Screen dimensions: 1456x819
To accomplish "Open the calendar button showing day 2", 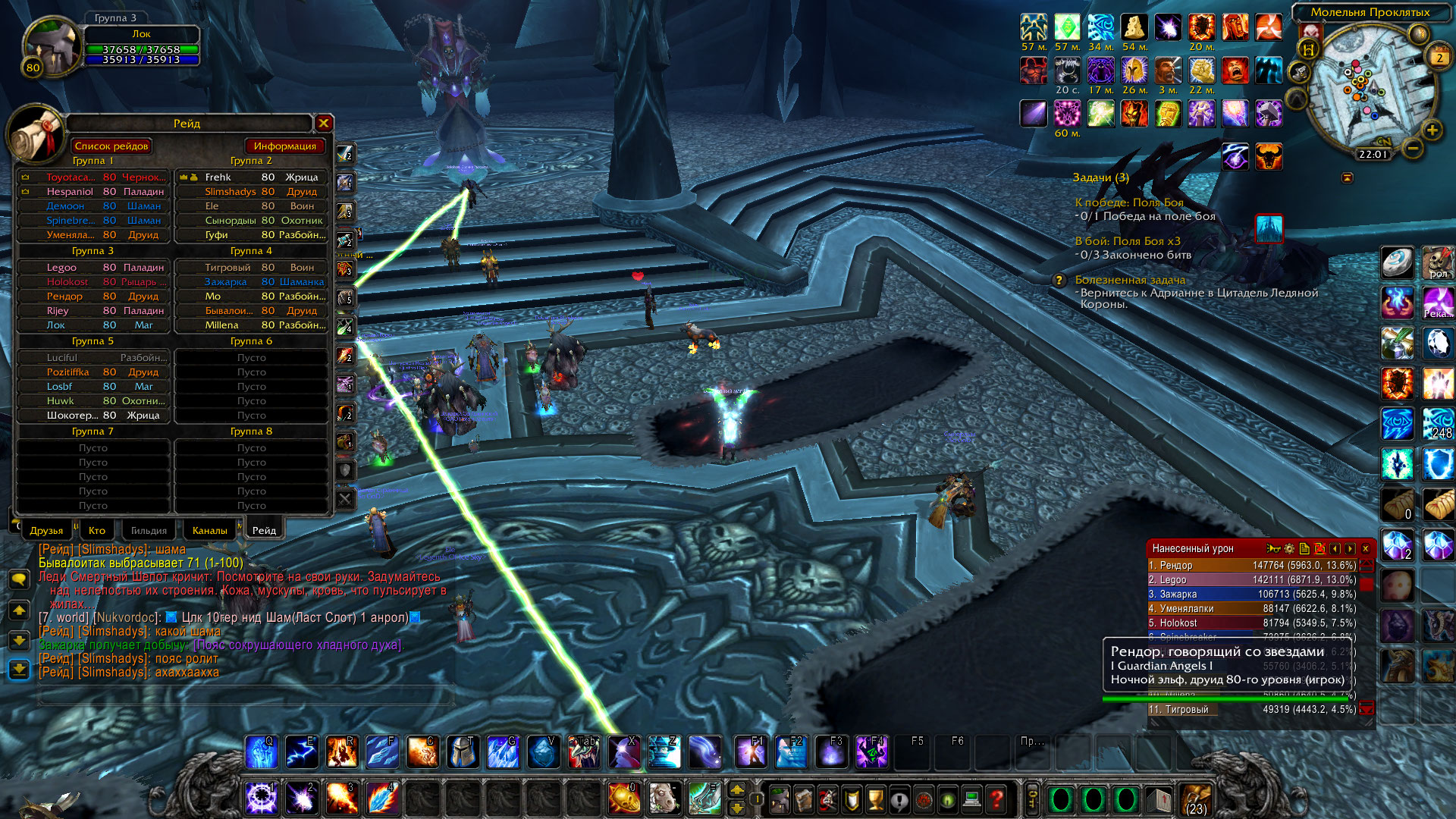I will tap(1439, 58).
